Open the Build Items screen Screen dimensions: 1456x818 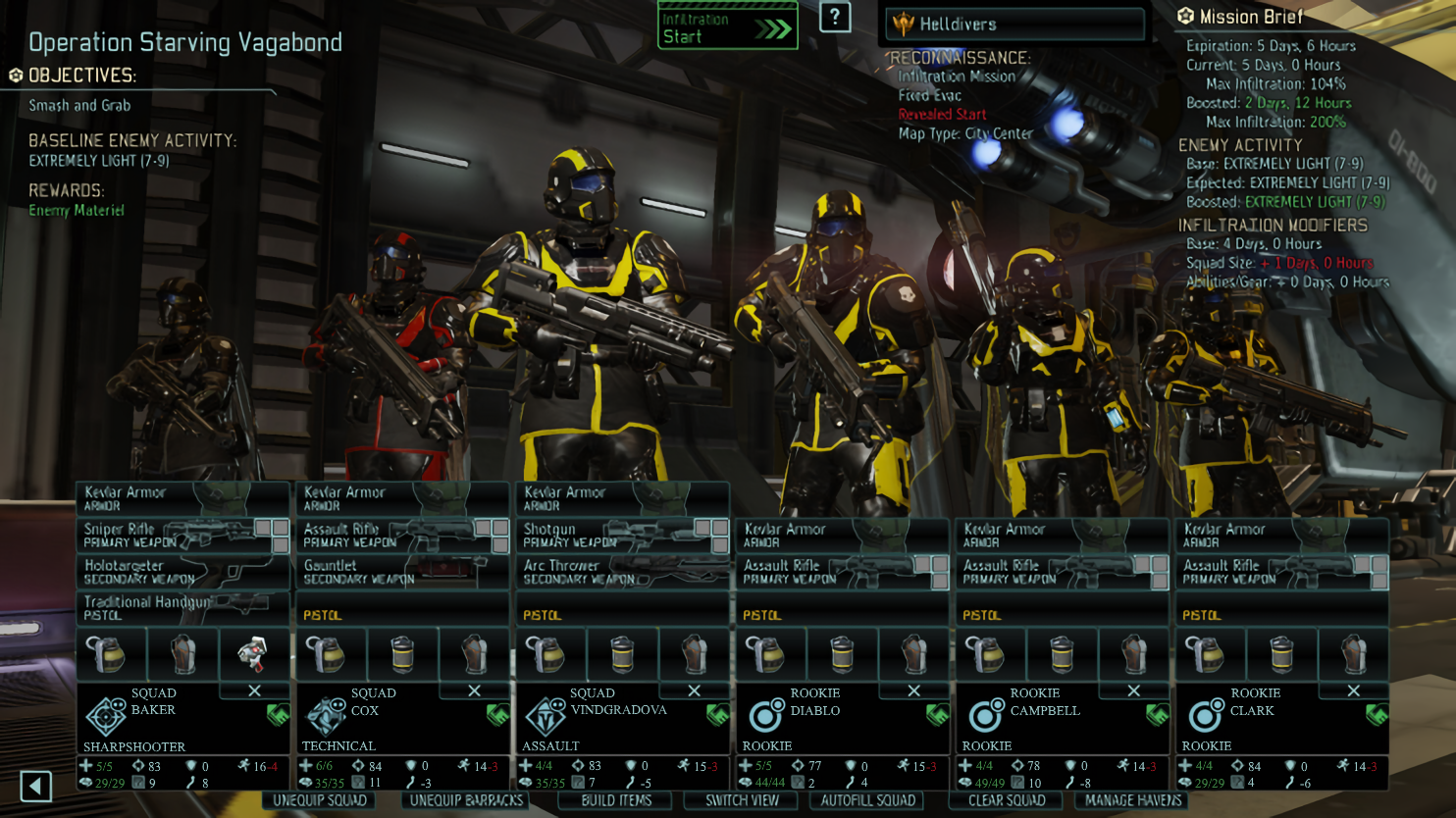616,800
